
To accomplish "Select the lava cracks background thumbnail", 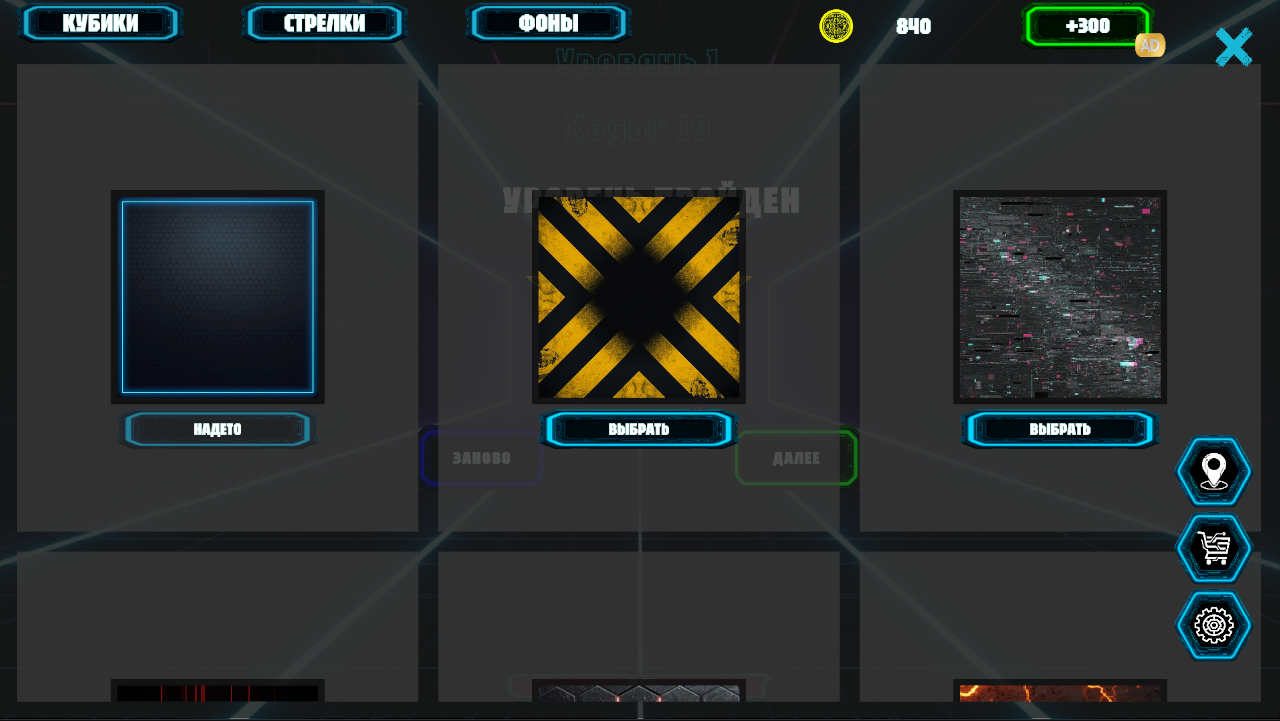I will click(1060, 692).
